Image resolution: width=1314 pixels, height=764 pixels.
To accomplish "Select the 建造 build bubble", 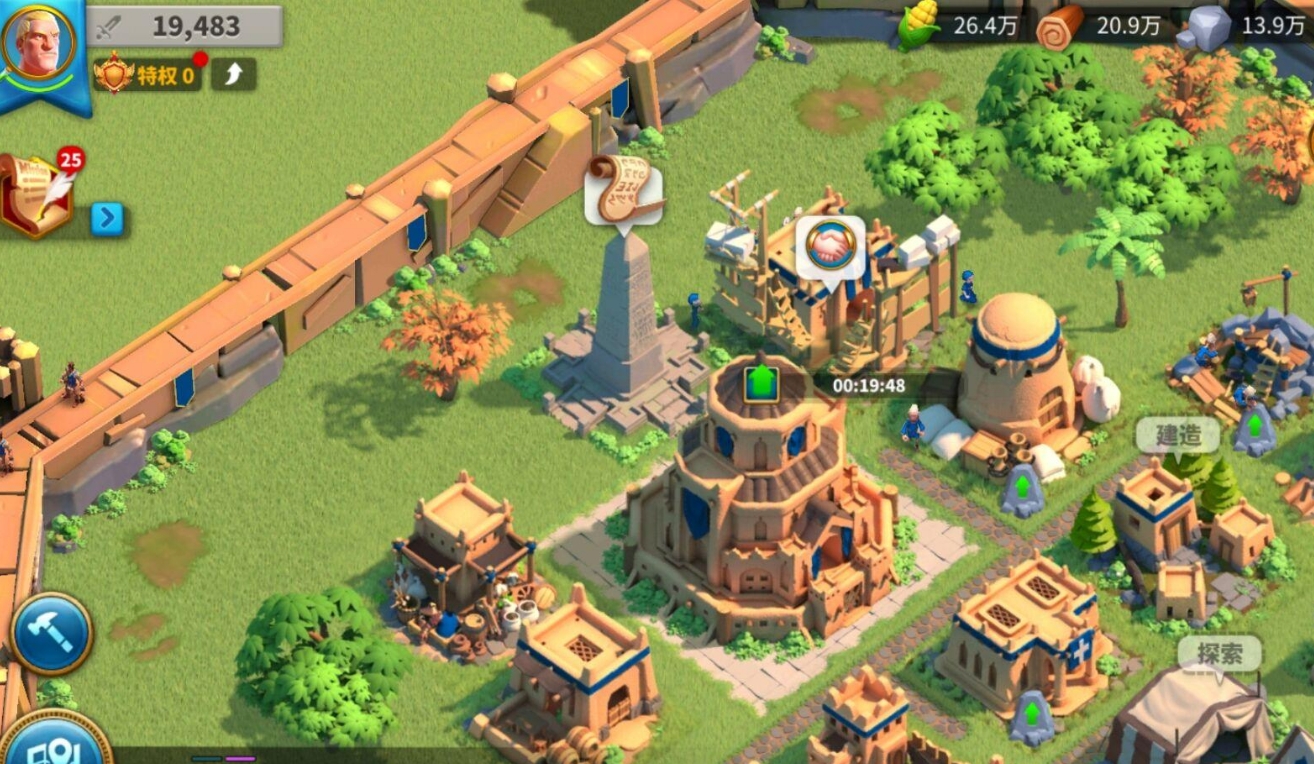I will pyautogui.click(x=1177, y=436).
